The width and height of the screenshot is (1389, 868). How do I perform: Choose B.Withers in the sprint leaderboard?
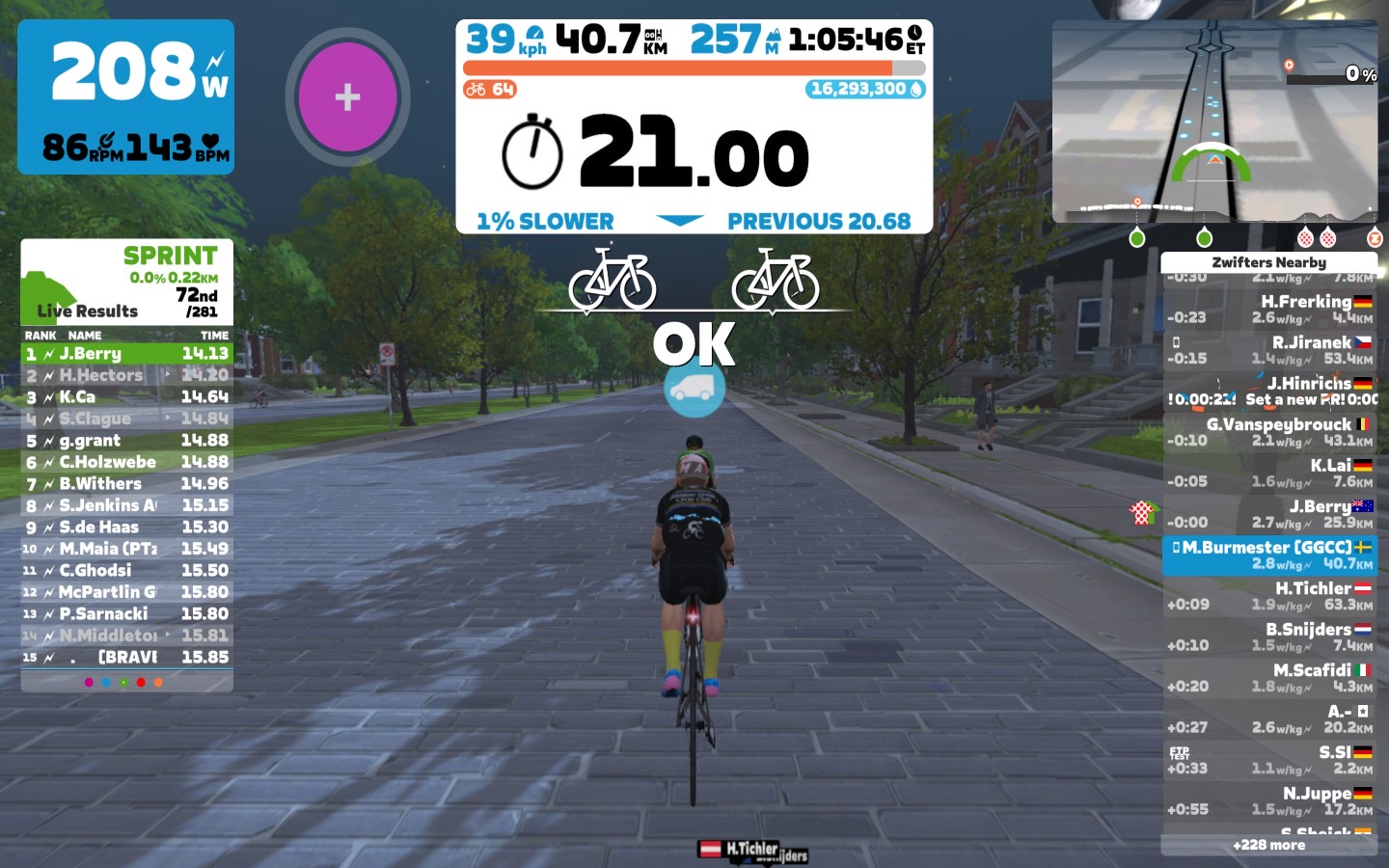(126, 484)
